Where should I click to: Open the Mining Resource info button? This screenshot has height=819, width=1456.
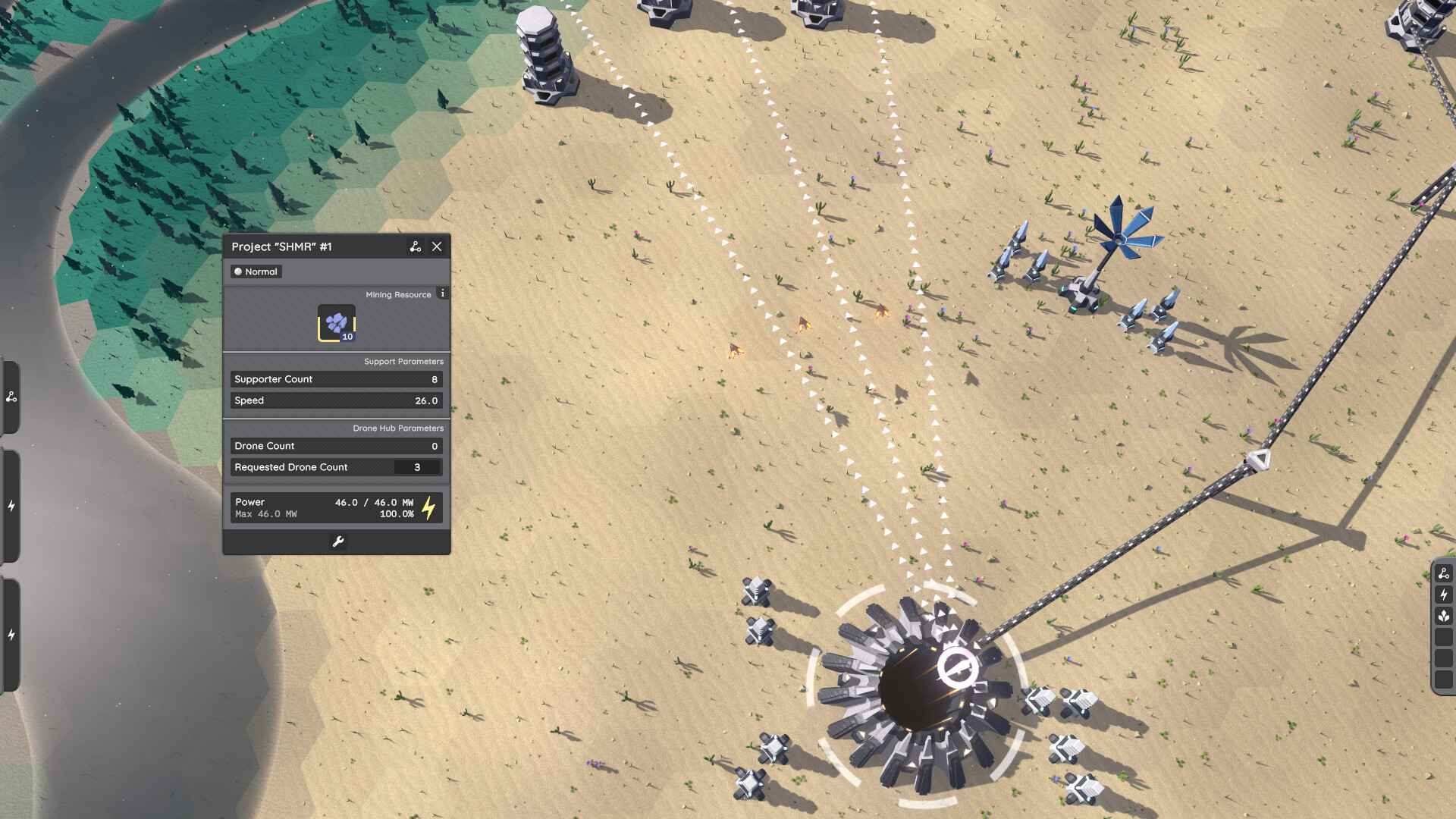[x=443, y=293]
